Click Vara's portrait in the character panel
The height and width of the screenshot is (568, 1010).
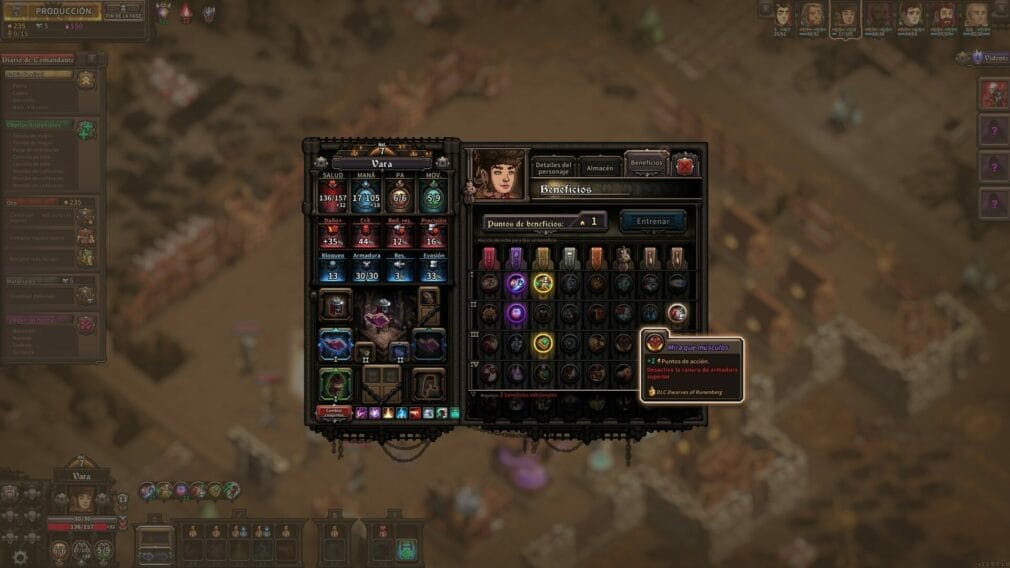[x=497, y=173]
